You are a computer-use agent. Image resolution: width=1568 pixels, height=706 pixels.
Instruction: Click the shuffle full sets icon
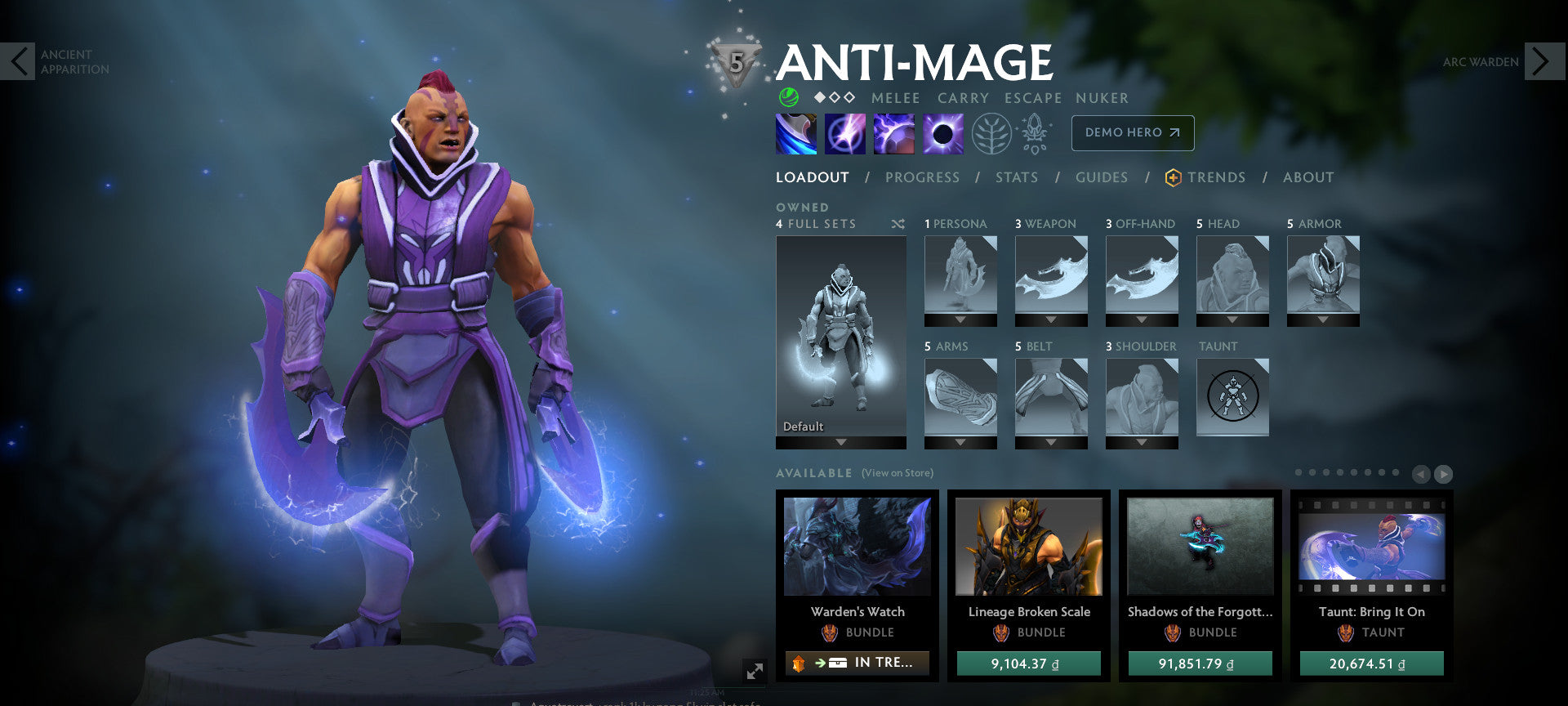point(898,224)
